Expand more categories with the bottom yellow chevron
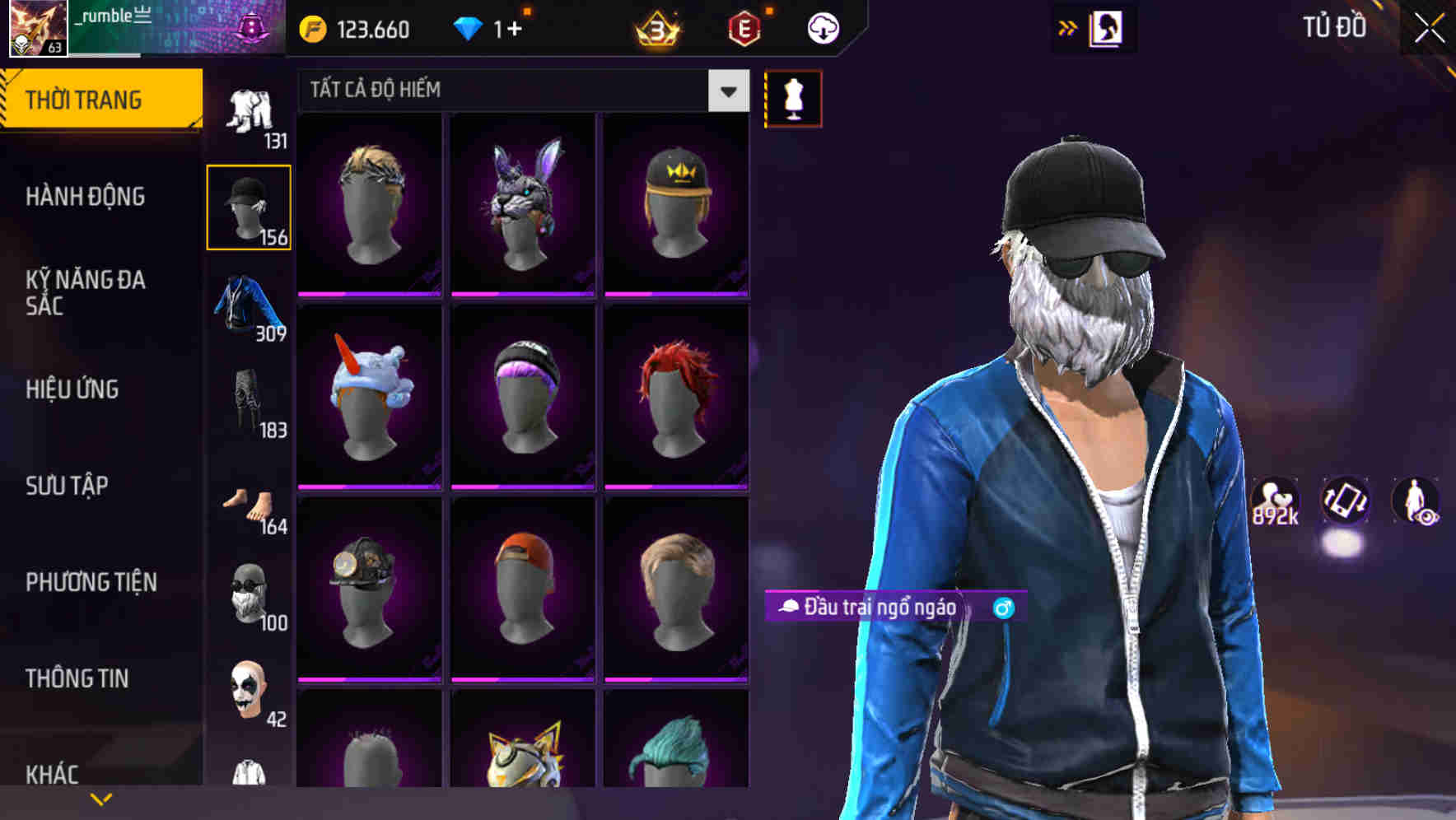Viewport: 1456px width, 820px height. point(101,797)
